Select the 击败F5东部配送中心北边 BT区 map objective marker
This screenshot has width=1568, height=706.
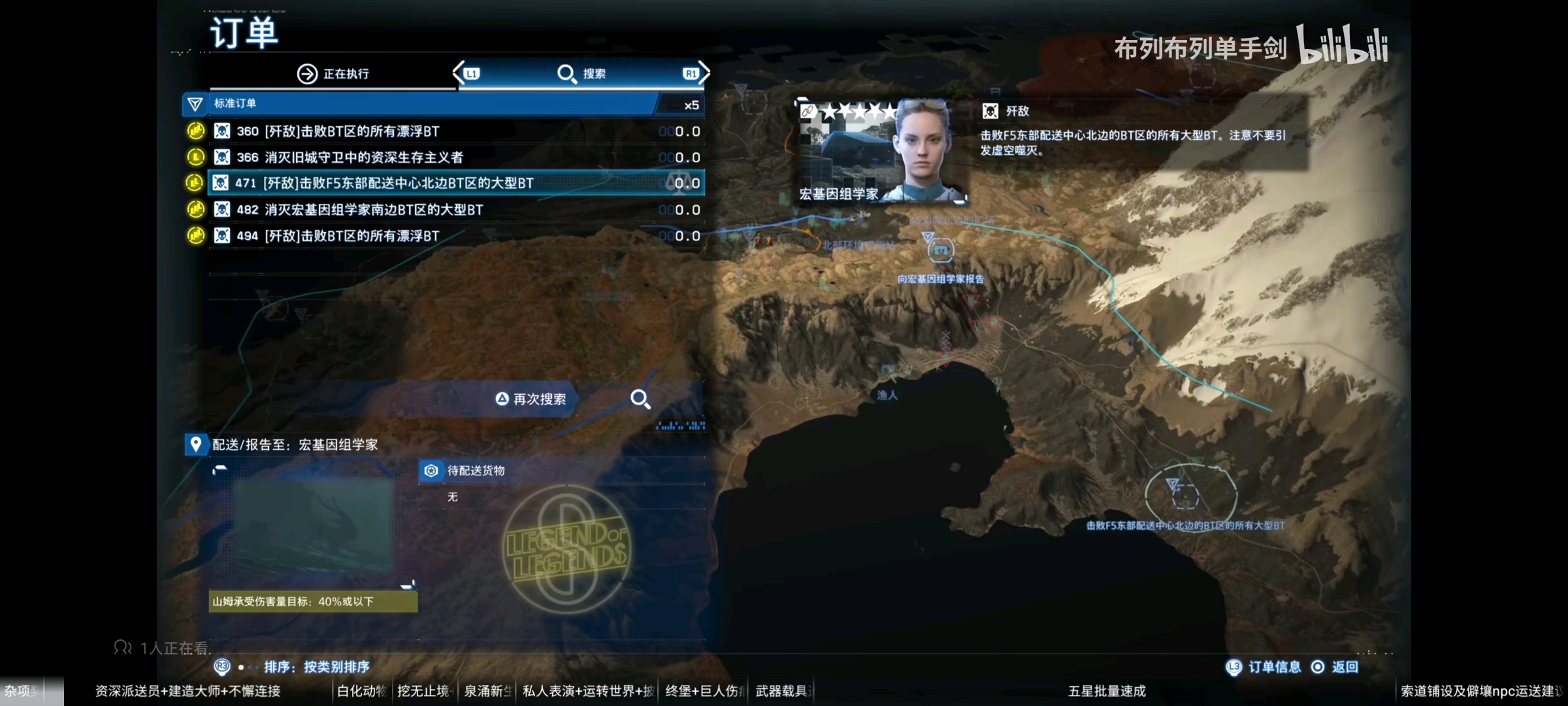pos(1185,496)
